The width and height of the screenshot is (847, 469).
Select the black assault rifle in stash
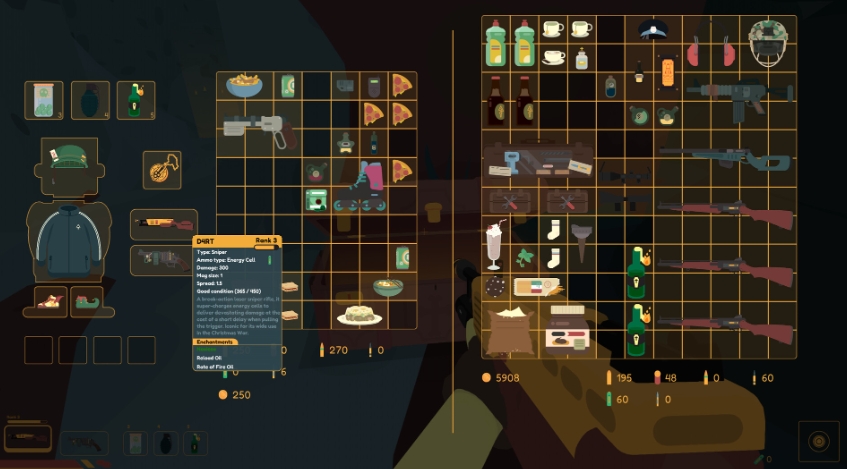tap(740, 95)
